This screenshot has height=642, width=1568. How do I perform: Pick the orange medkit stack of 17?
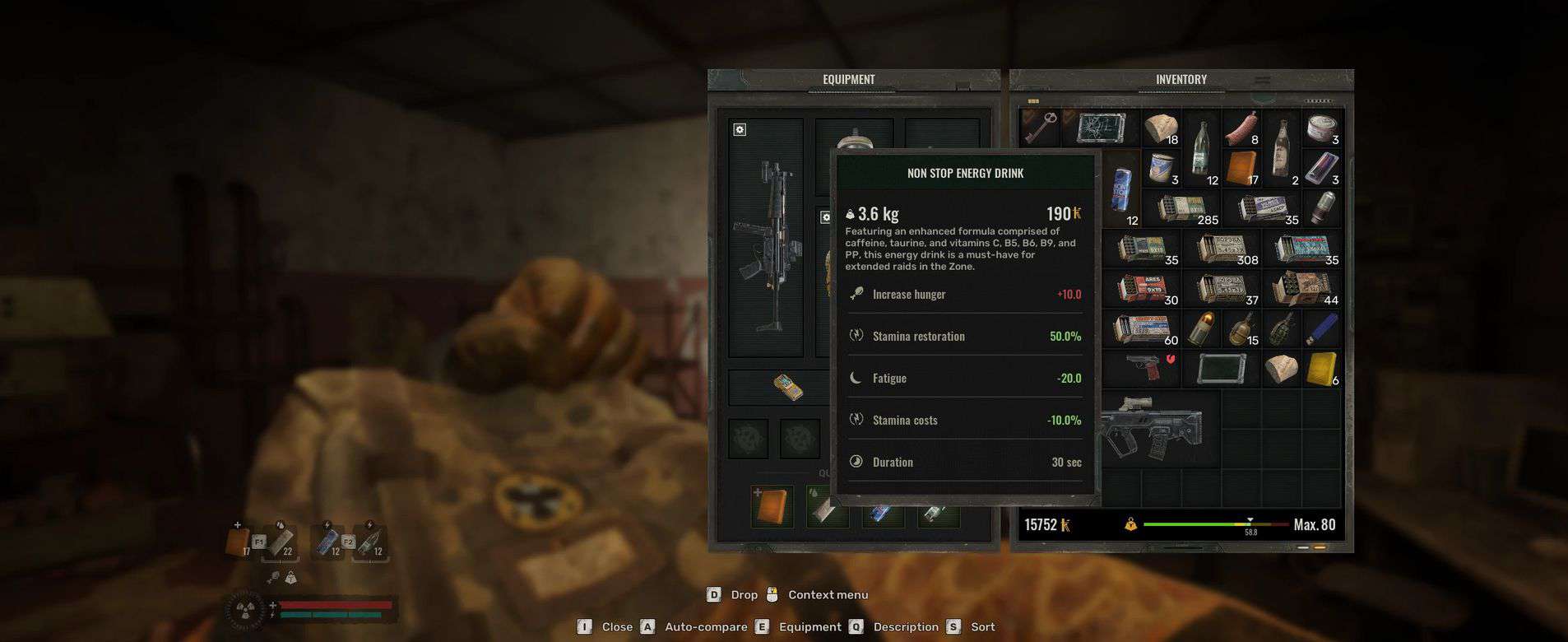1241,169
